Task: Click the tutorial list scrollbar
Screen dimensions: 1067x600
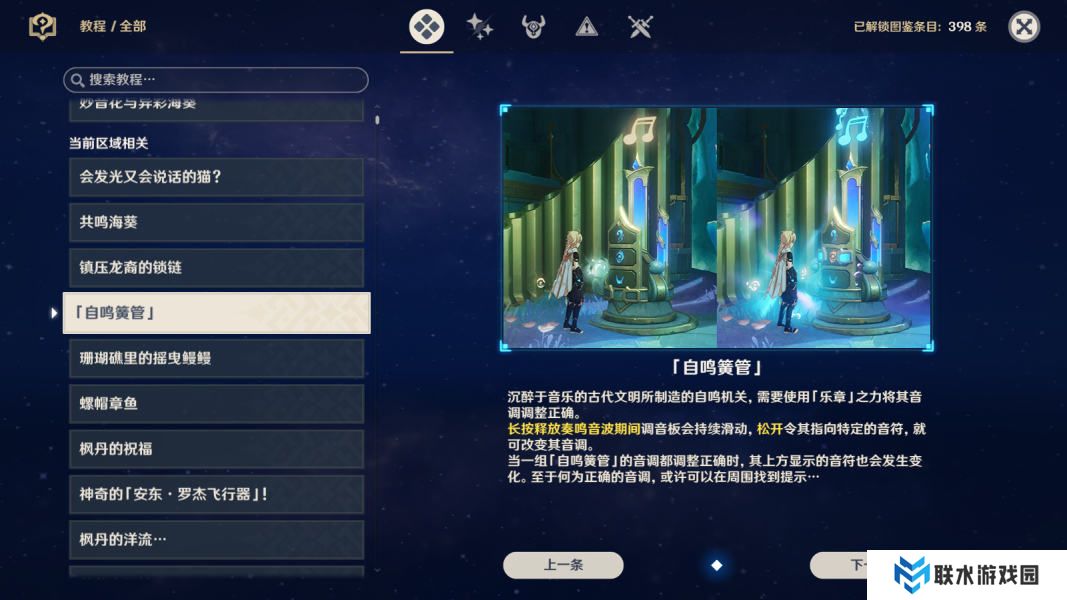Action: point(377,120)
